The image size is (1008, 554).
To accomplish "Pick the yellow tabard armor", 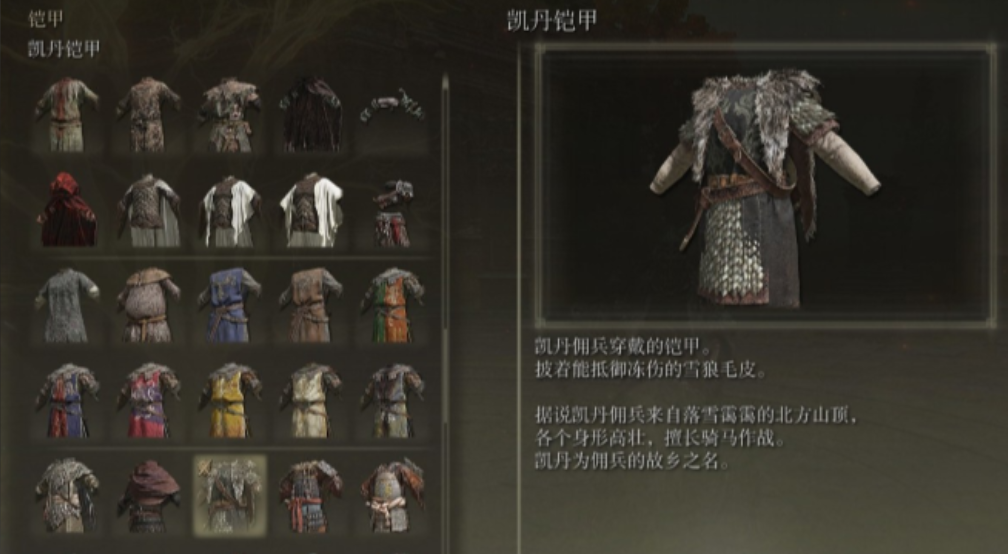I will tap(229, 399).
